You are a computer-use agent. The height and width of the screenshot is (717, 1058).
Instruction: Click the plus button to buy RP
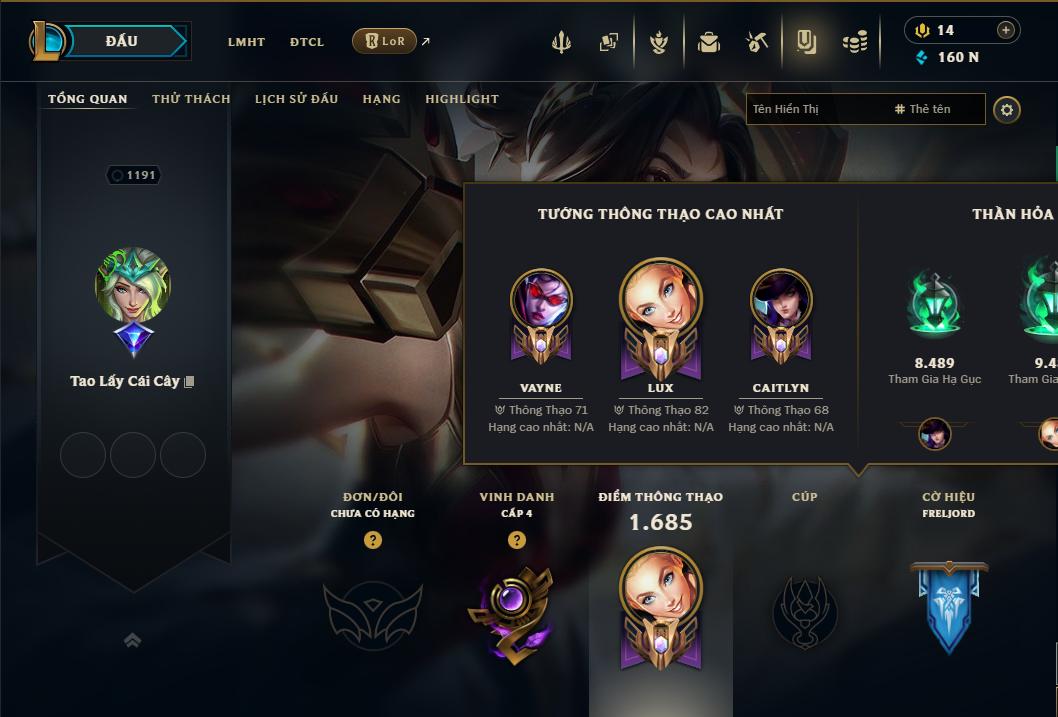[1006, 30]
